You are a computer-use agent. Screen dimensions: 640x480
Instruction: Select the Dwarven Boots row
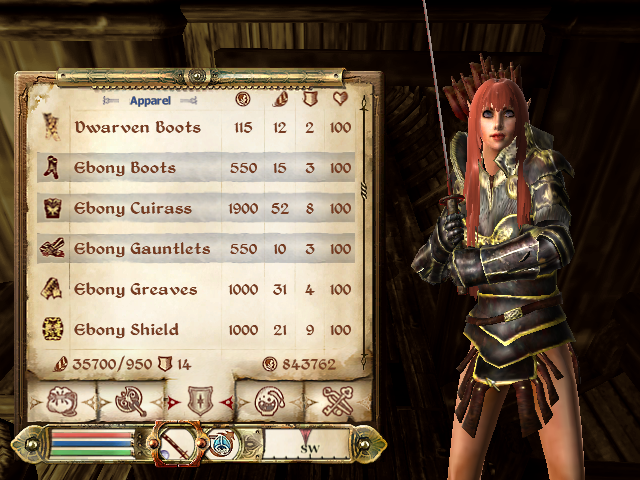(138, 128)
